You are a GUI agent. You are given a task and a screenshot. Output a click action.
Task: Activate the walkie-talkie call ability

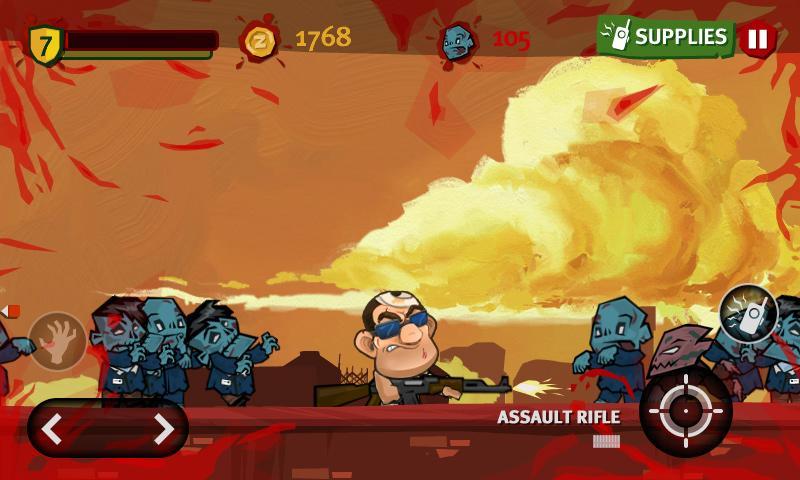(748, 314)
